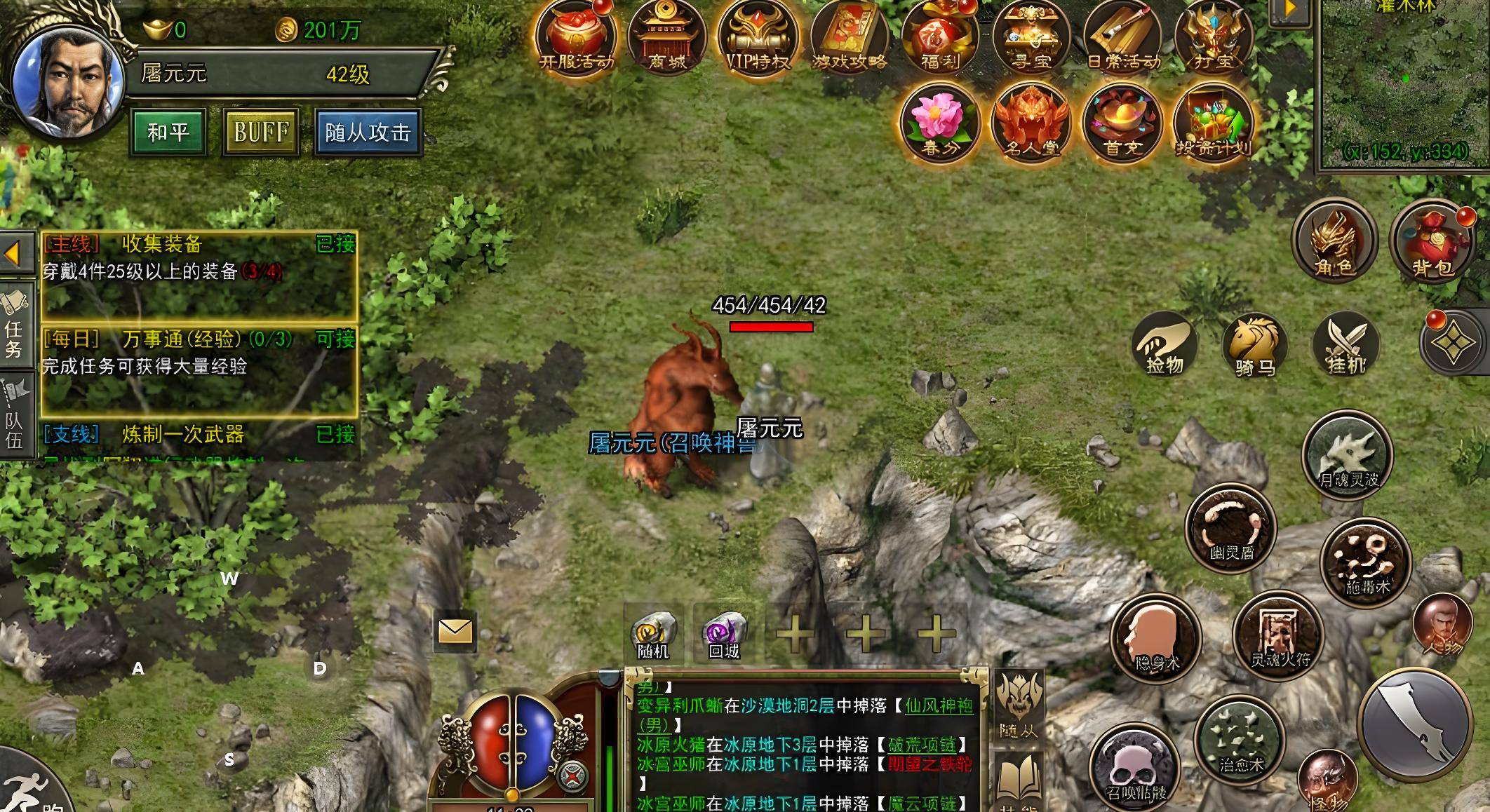This screenshot has height=812, width=1490.
Task: Activate the 灵魂火符 skill
Action: pyautogui.click(x=1279, y=635)
